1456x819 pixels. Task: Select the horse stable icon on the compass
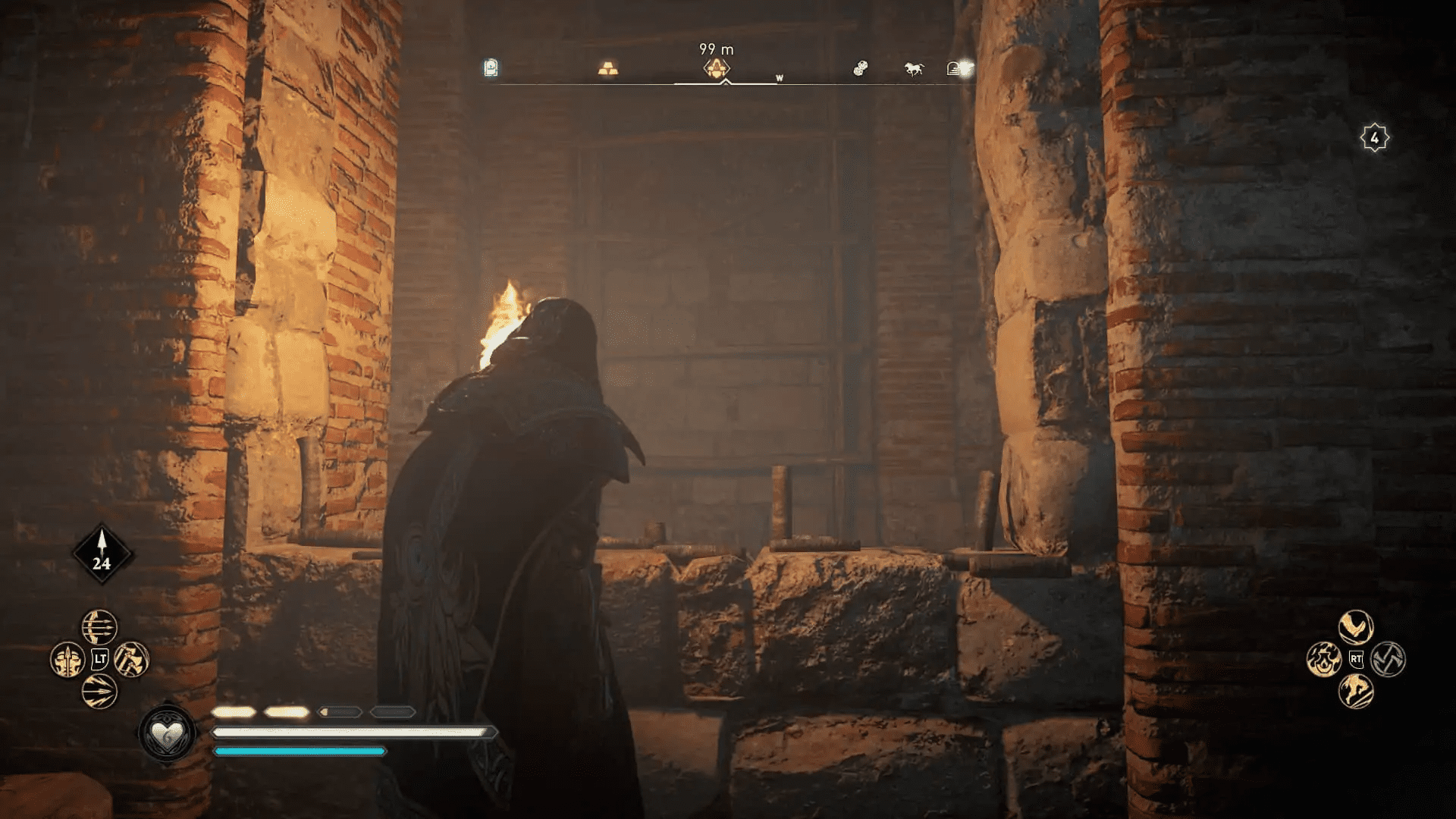click(913, 69)
